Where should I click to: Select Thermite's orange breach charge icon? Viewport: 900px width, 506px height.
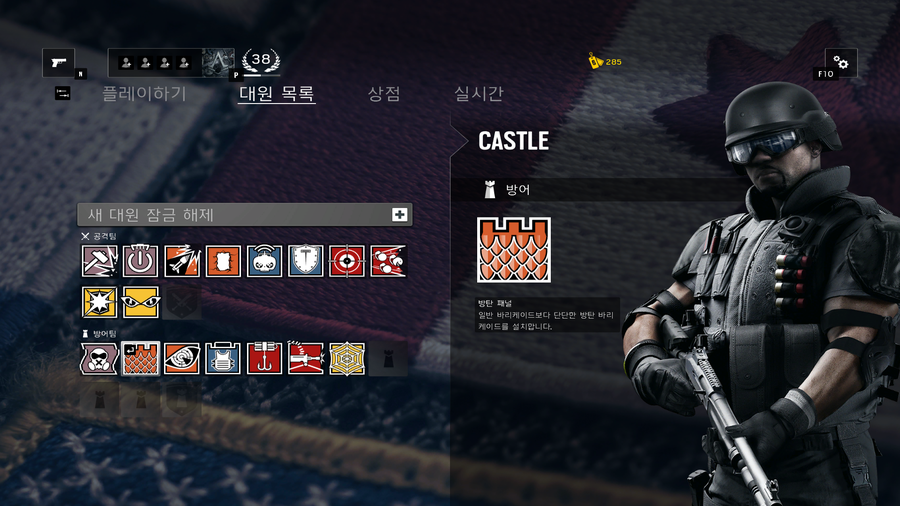223,261
